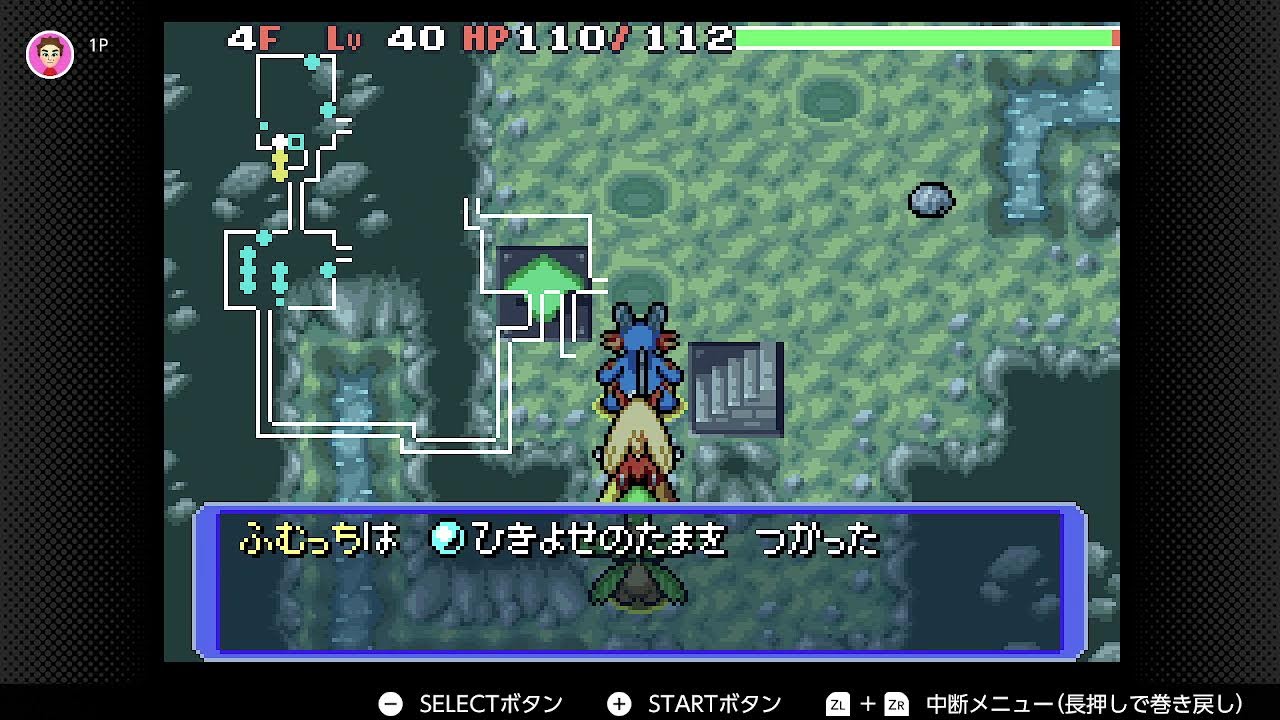Click the 4F floor indicator

point(254,38)
